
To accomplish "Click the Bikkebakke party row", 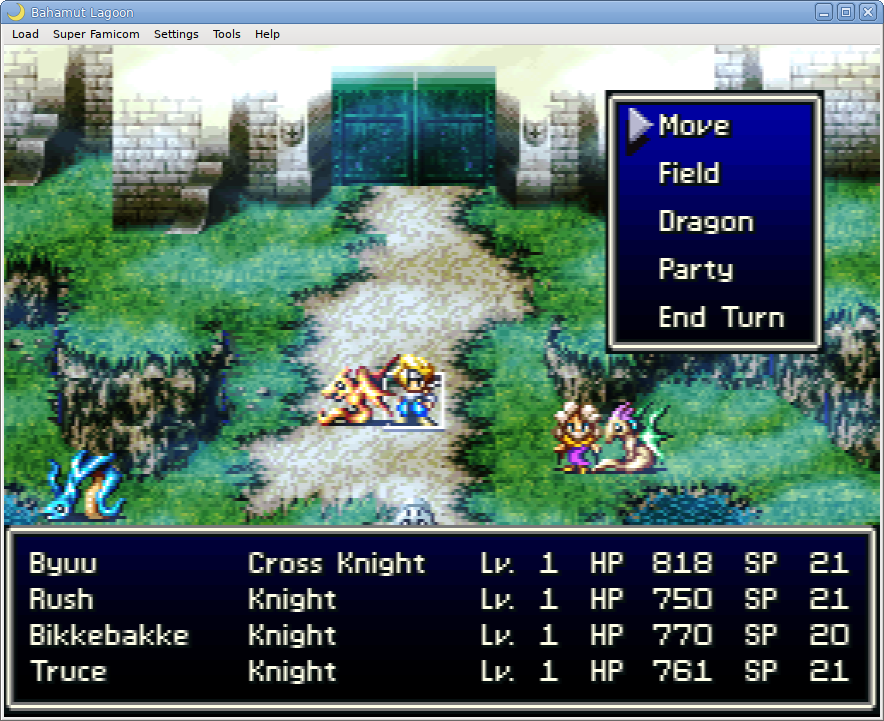I will point(109,636).
